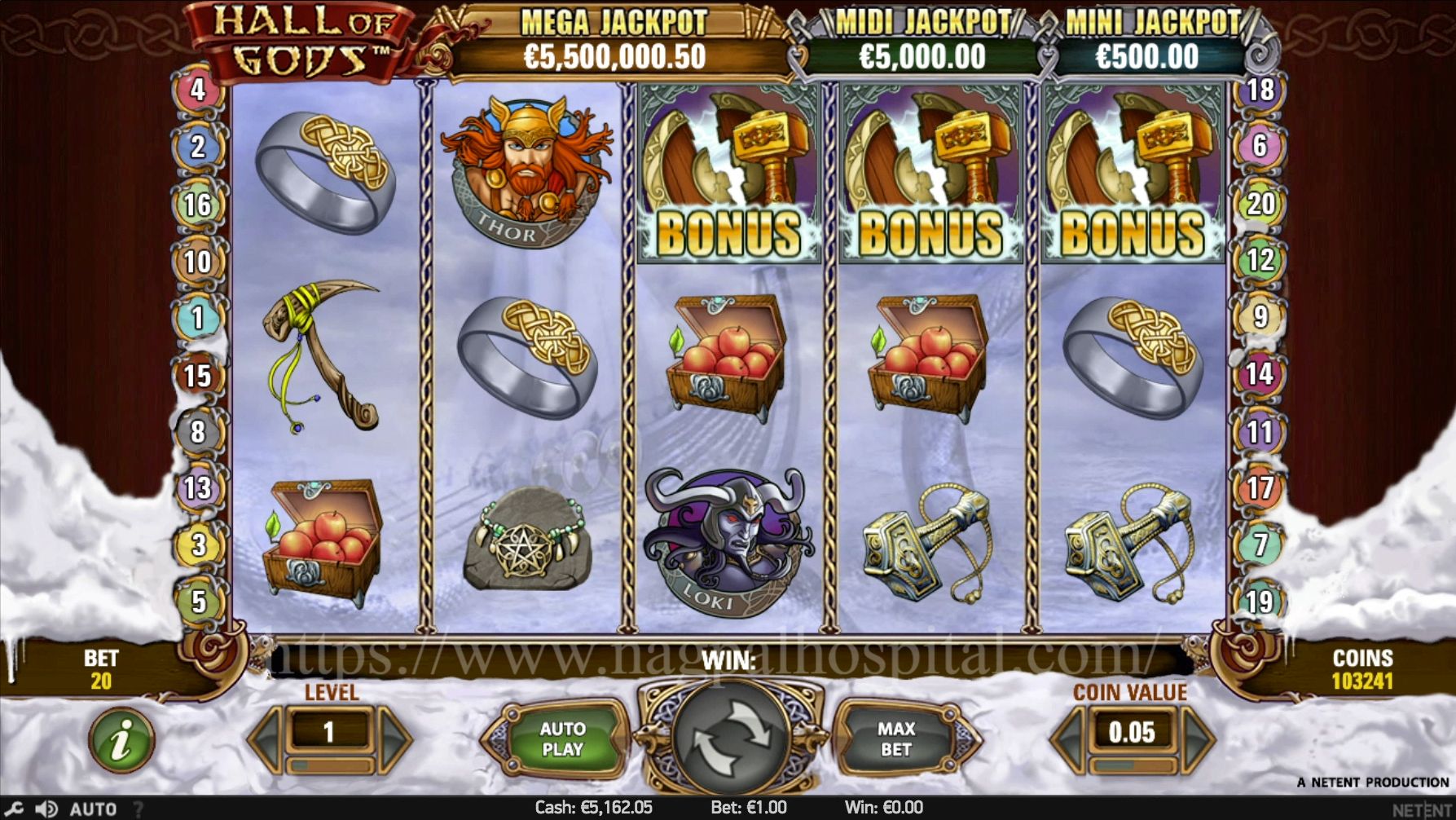The width and height of the screenshot is (1456, 820).
Task: Select payline number 1 marker
Action: pyautogui.click(x=198, y=317)
